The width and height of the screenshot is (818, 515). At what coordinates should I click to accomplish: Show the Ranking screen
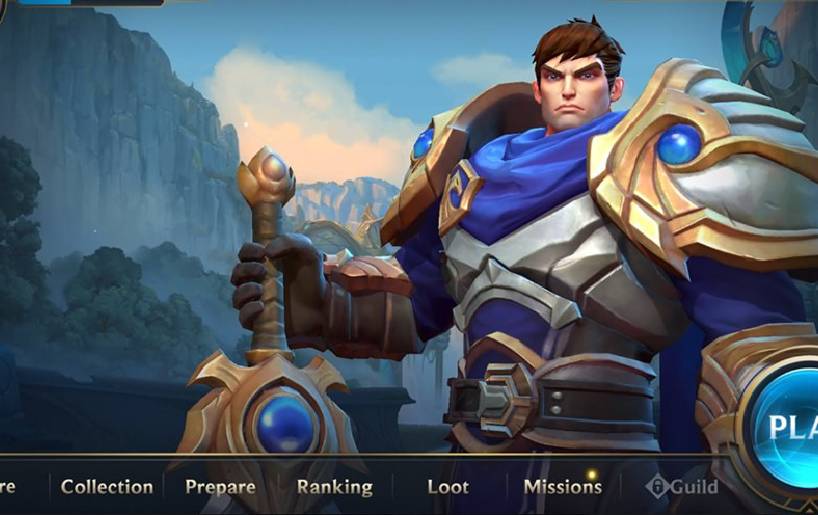tap(334, 487)
